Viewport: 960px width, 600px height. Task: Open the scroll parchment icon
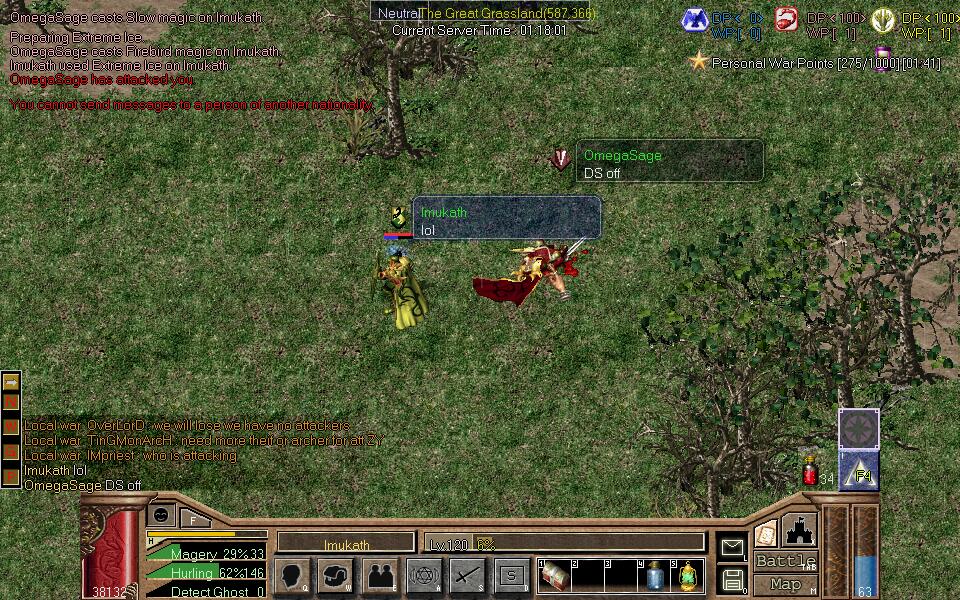[766, 534]
